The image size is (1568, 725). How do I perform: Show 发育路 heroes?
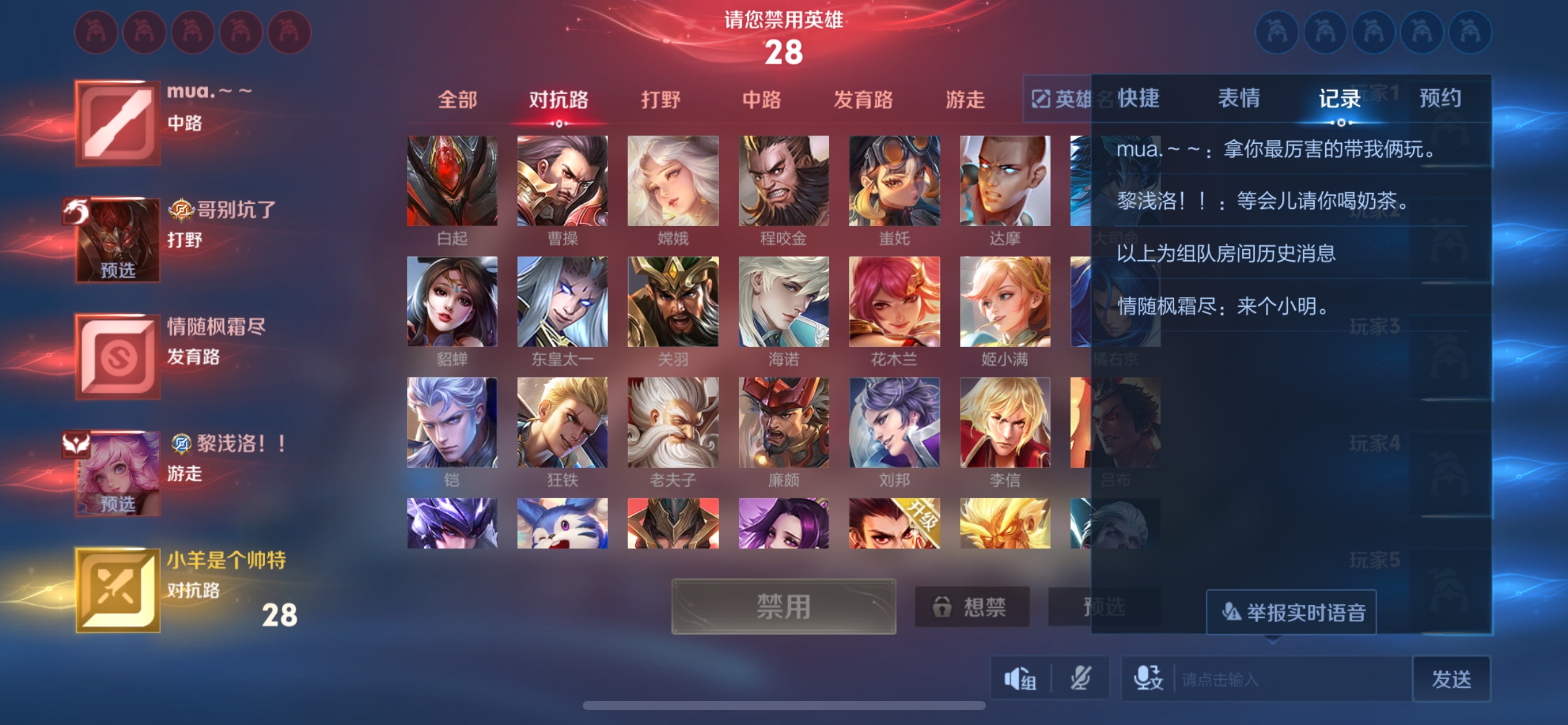(x=863, y=100)
